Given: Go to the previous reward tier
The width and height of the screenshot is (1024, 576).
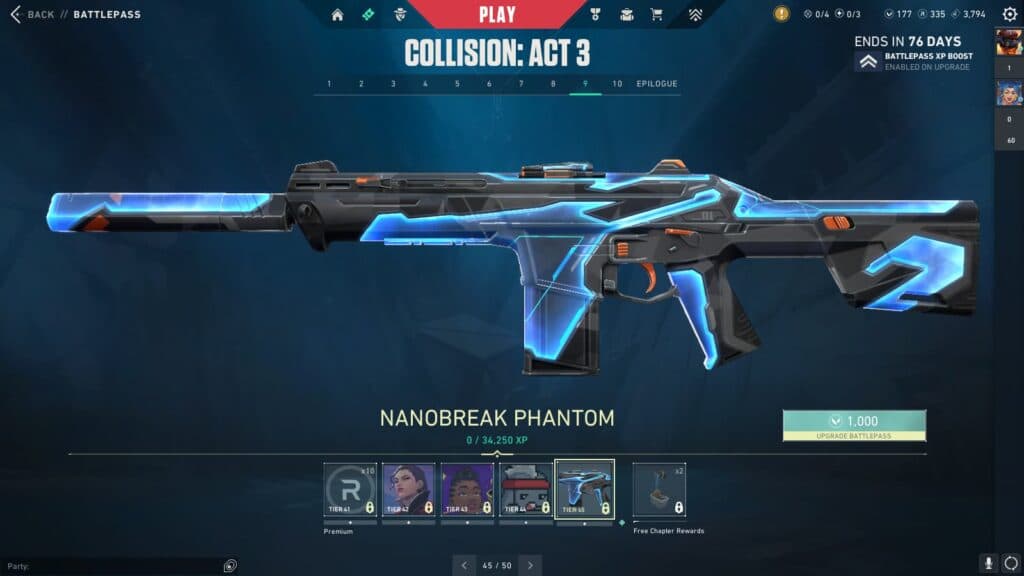Looking at the screenshot, I should pos(463,566).
